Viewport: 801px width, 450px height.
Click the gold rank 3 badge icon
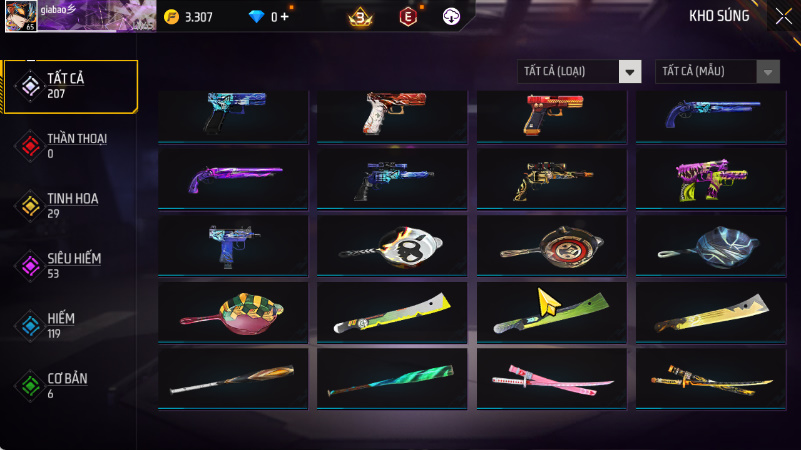360,17
